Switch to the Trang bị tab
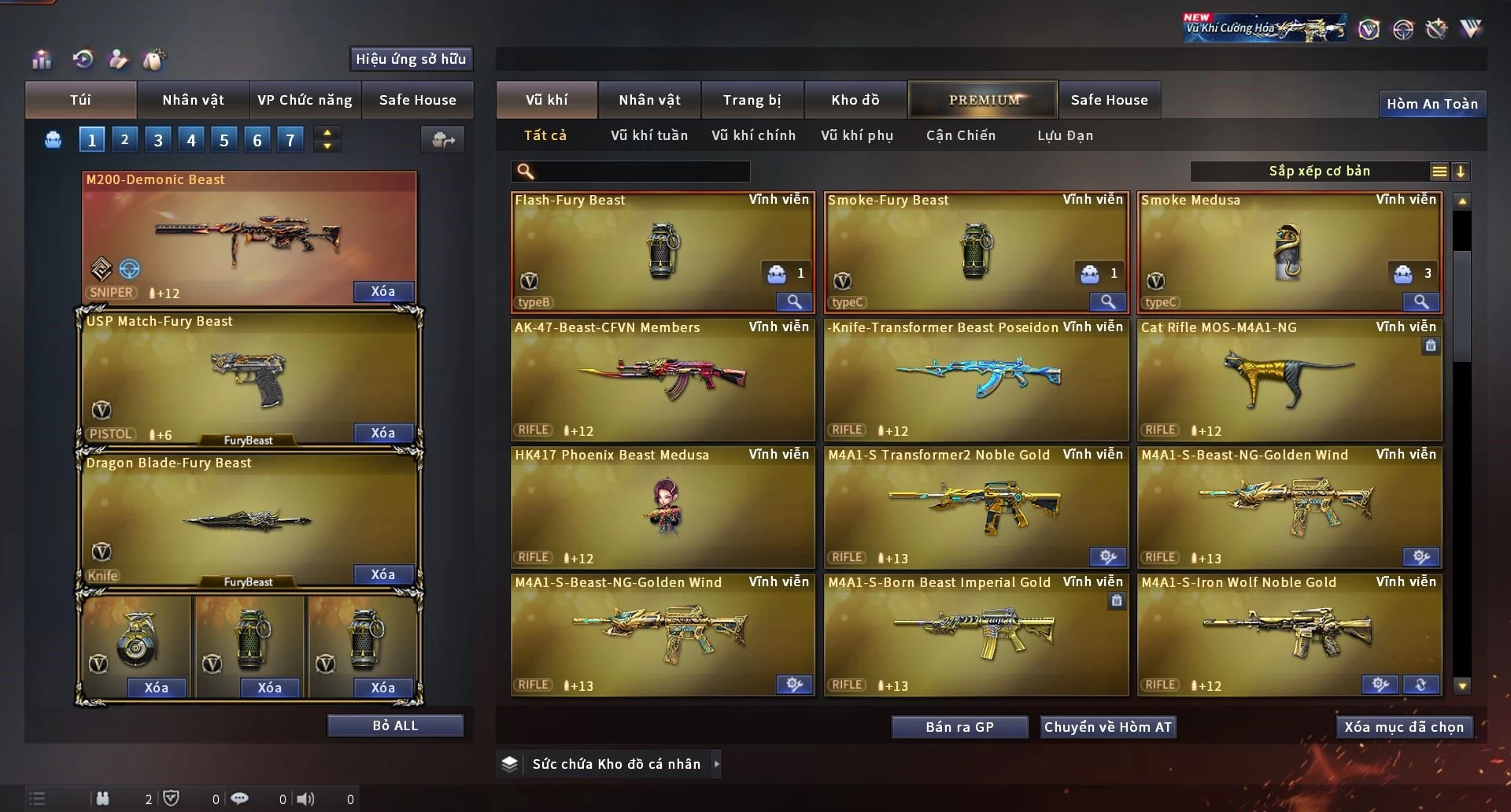This screenshot has height=812, width=1511. [x=752, y=100]
